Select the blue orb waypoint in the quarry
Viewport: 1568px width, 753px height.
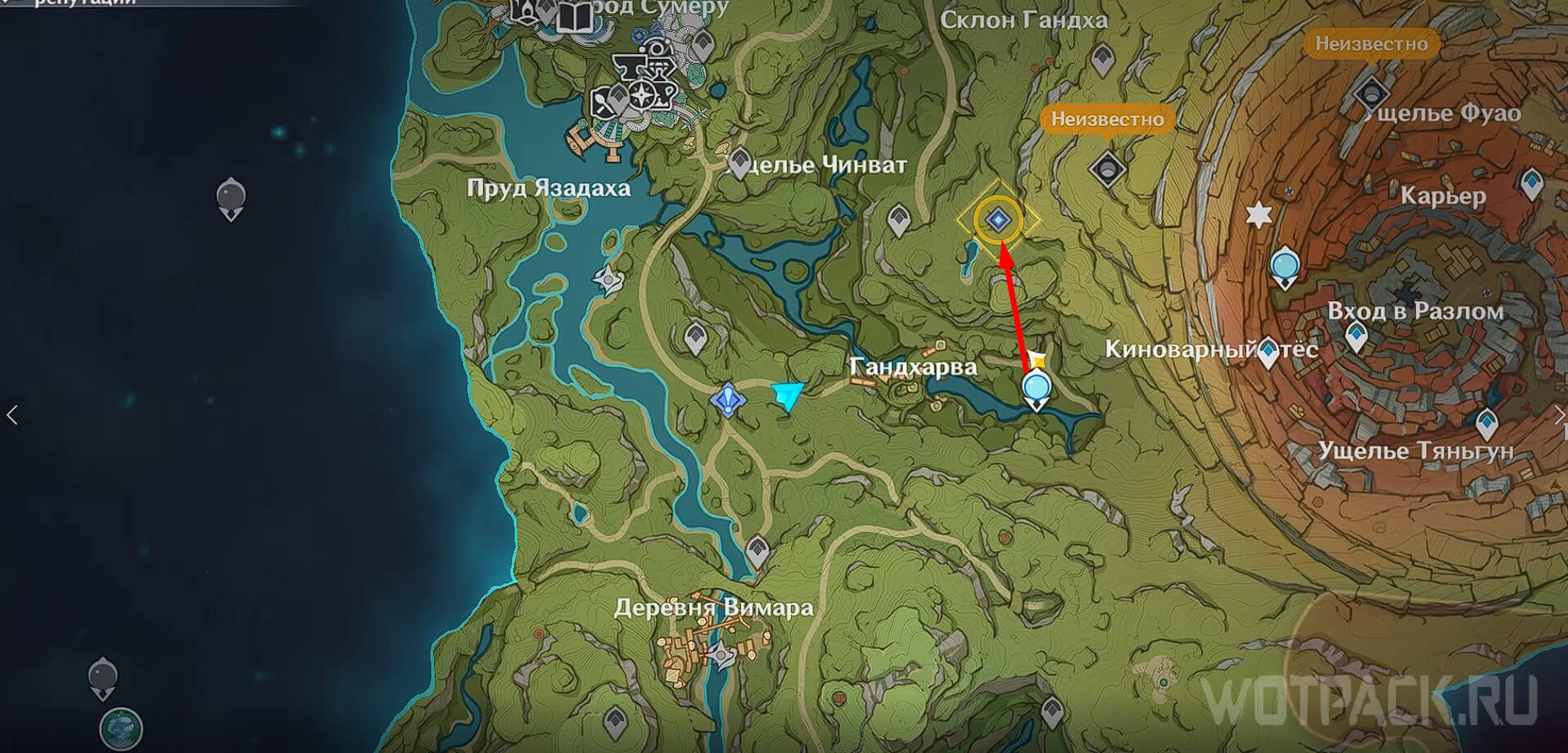(x=1285, y=267)
